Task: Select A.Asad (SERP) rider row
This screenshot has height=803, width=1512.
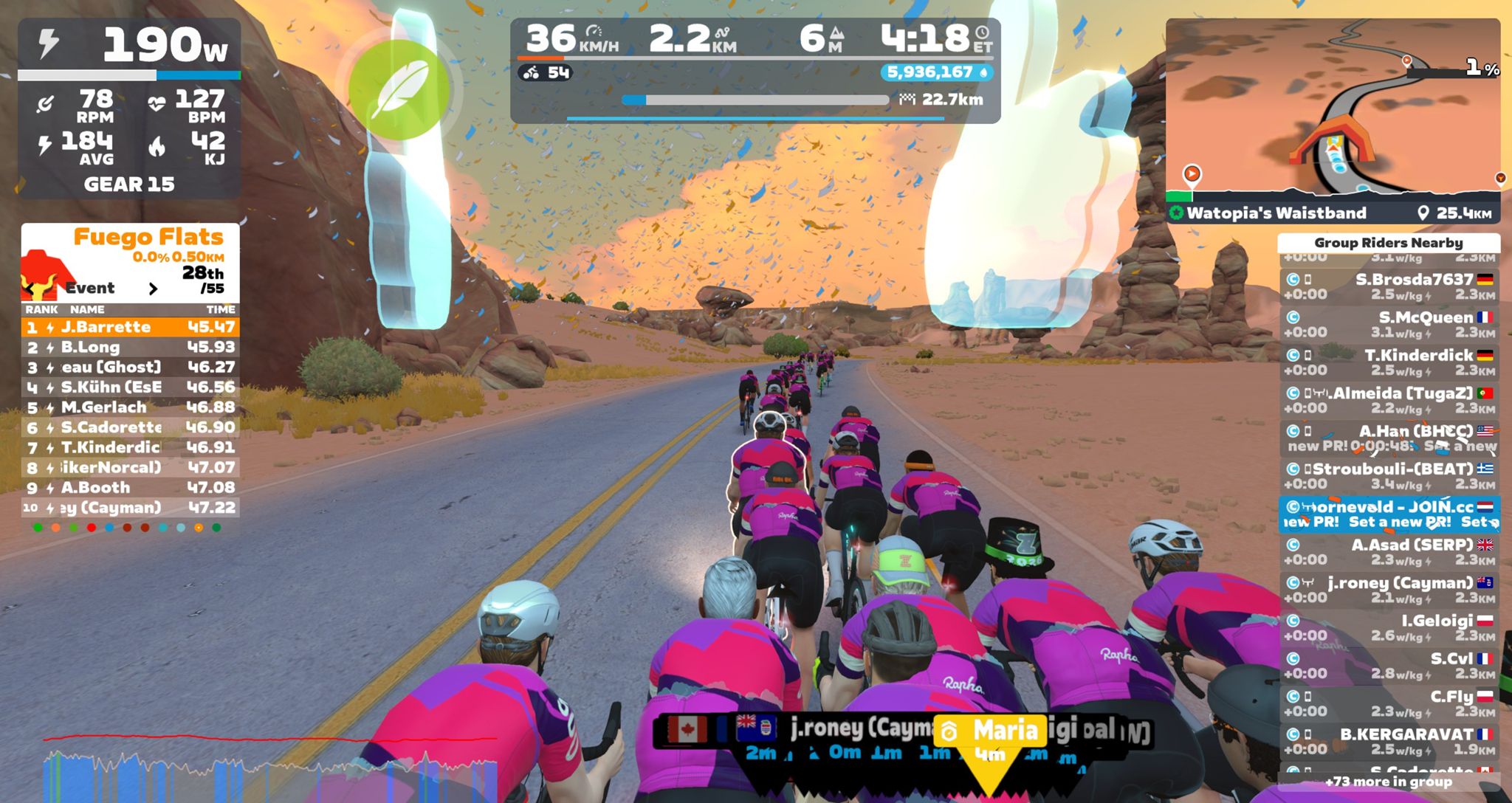Action: tap(1389, 552)
